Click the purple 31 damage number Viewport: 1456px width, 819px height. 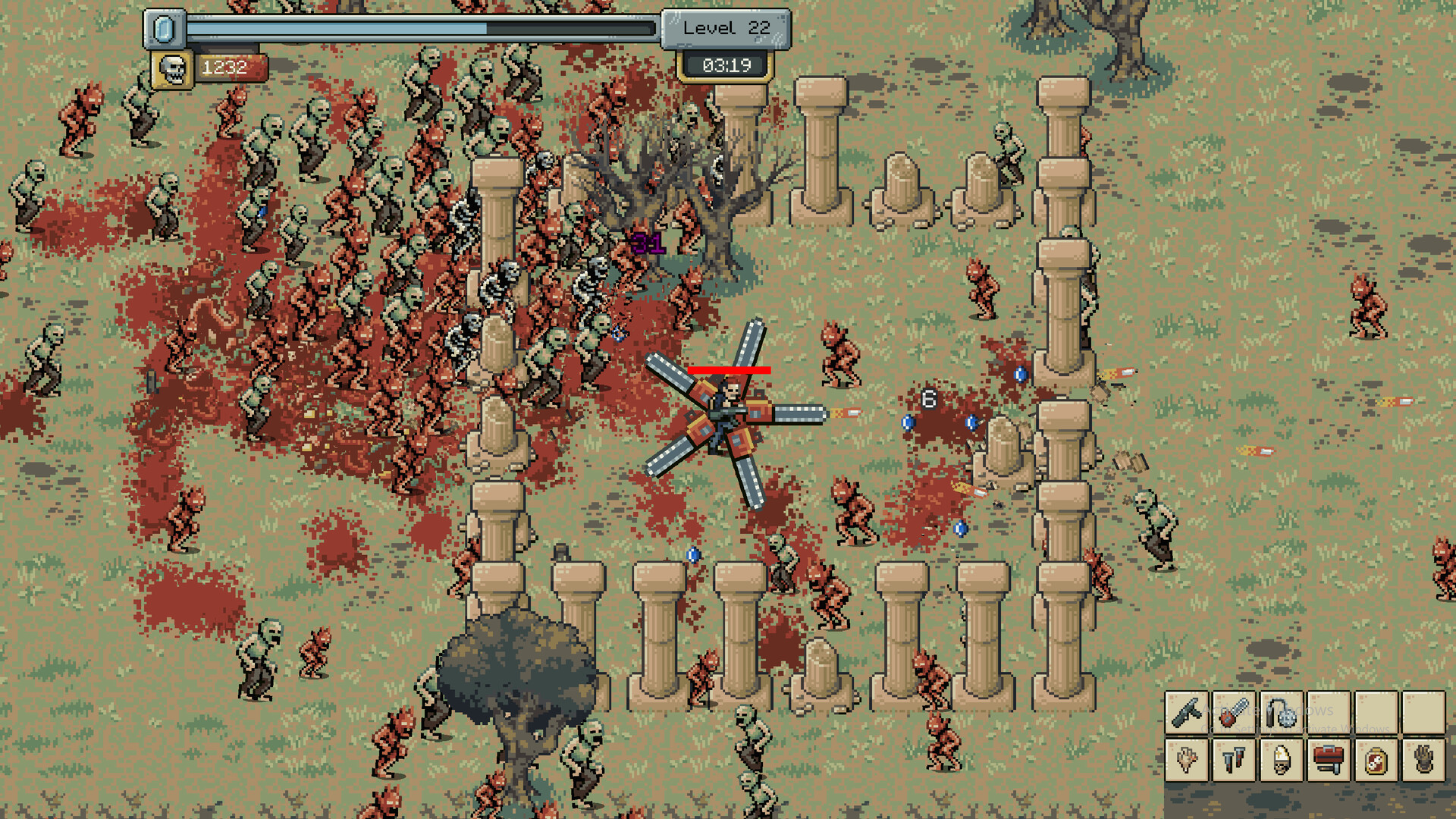[647, 244]
